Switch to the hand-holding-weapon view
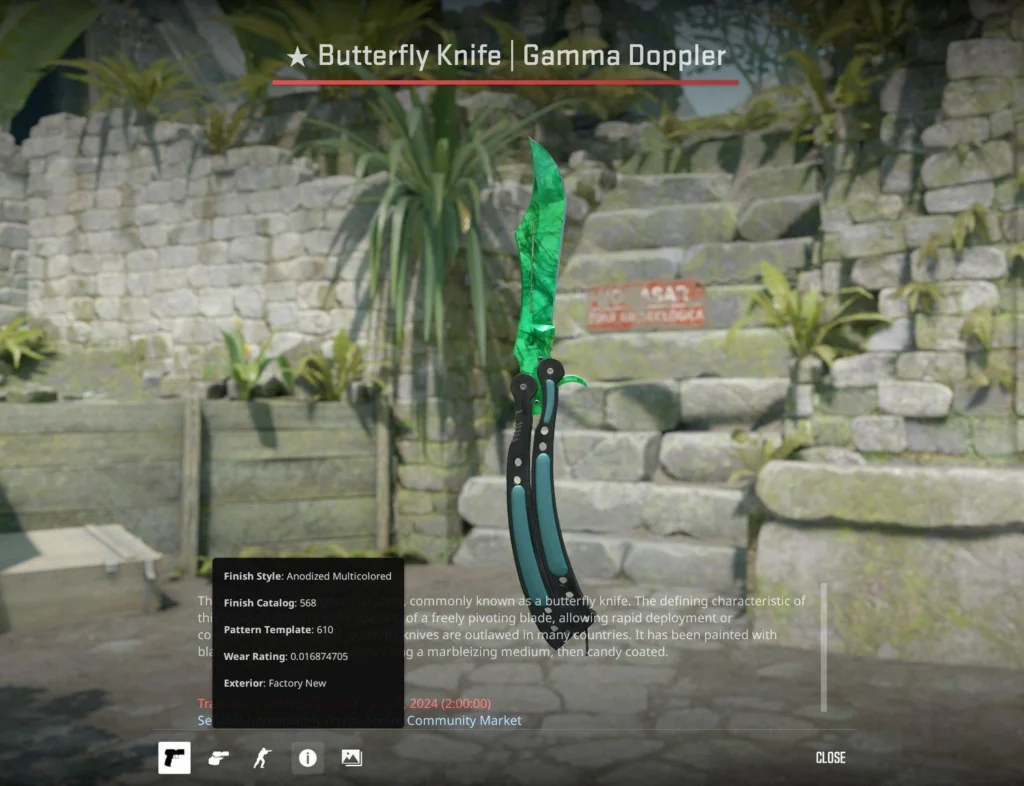Image resolution: width=1024 pixels, height=786 pixels. pos(218,758)
